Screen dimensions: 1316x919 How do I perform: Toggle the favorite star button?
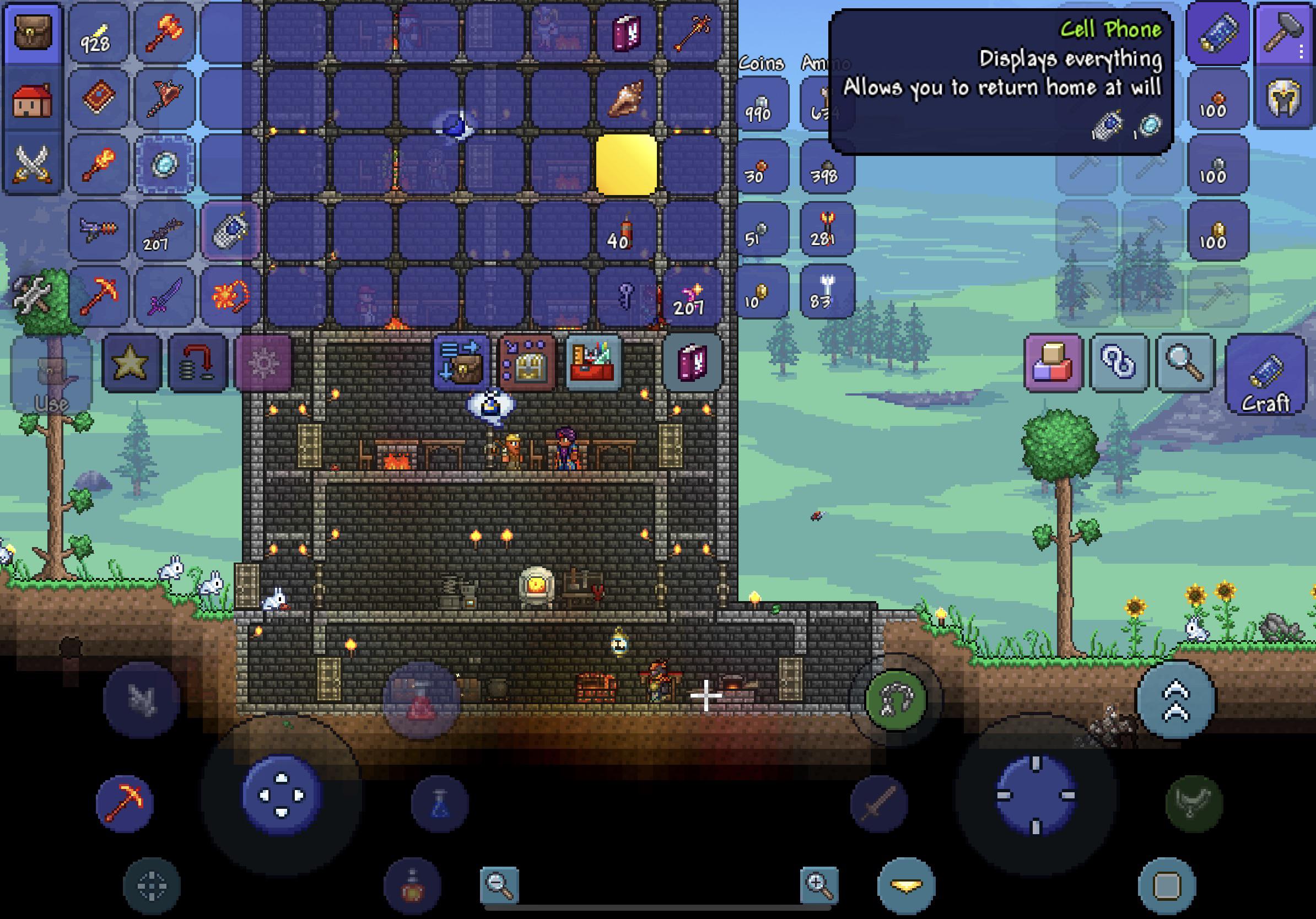point(131,363)
